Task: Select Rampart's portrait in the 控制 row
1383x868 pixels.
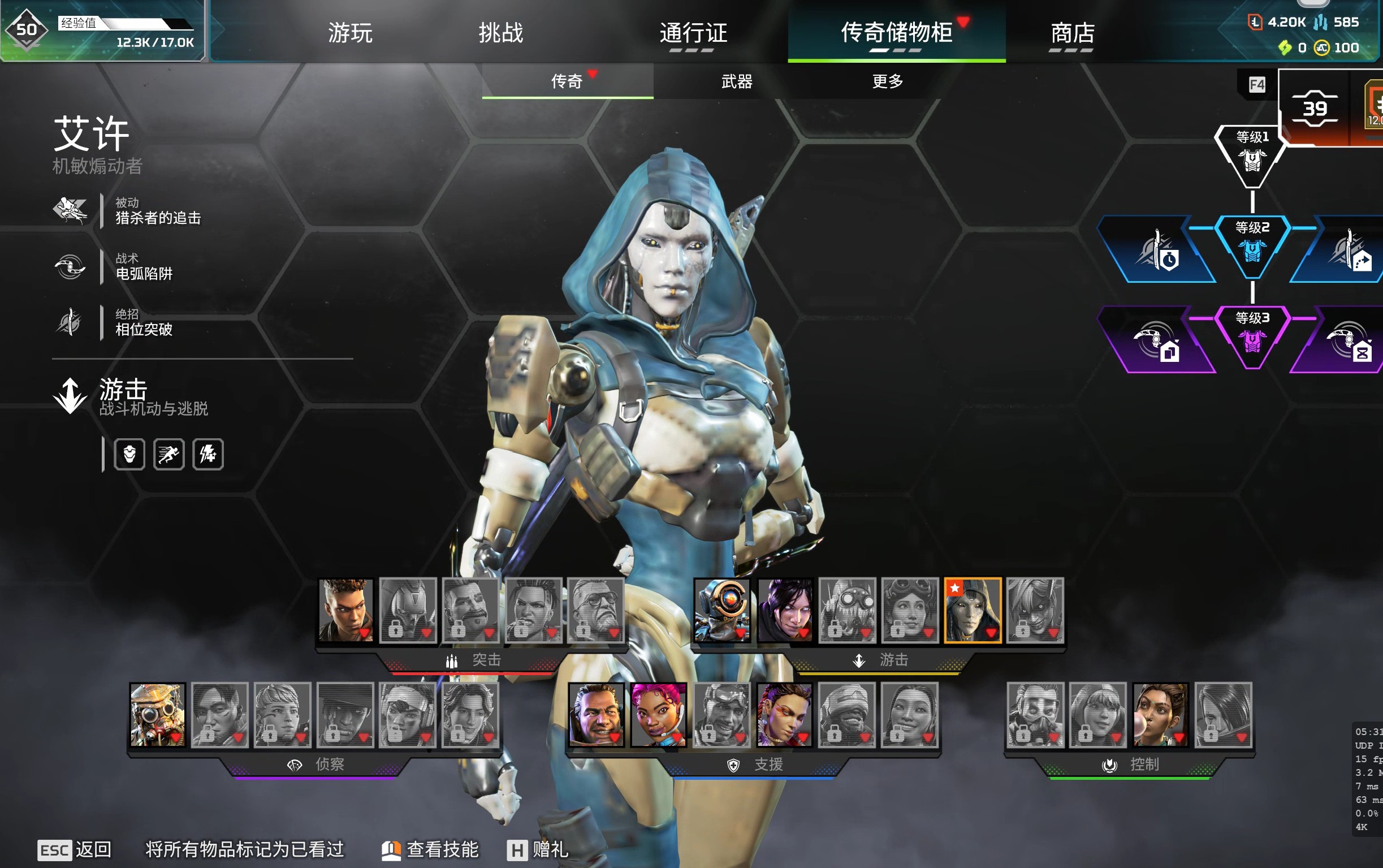Action: [x=1160, y=715]
